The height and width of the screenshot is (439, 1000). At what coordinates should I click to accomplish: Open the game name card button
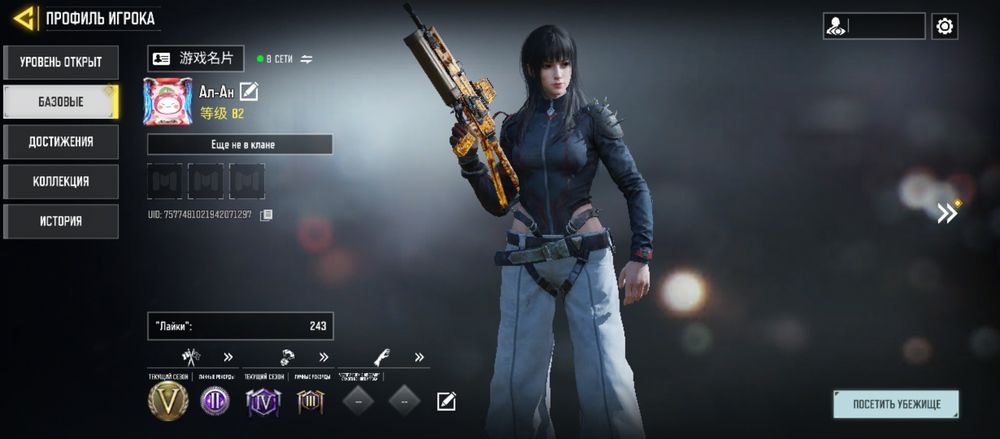click(x=195, y=59)
